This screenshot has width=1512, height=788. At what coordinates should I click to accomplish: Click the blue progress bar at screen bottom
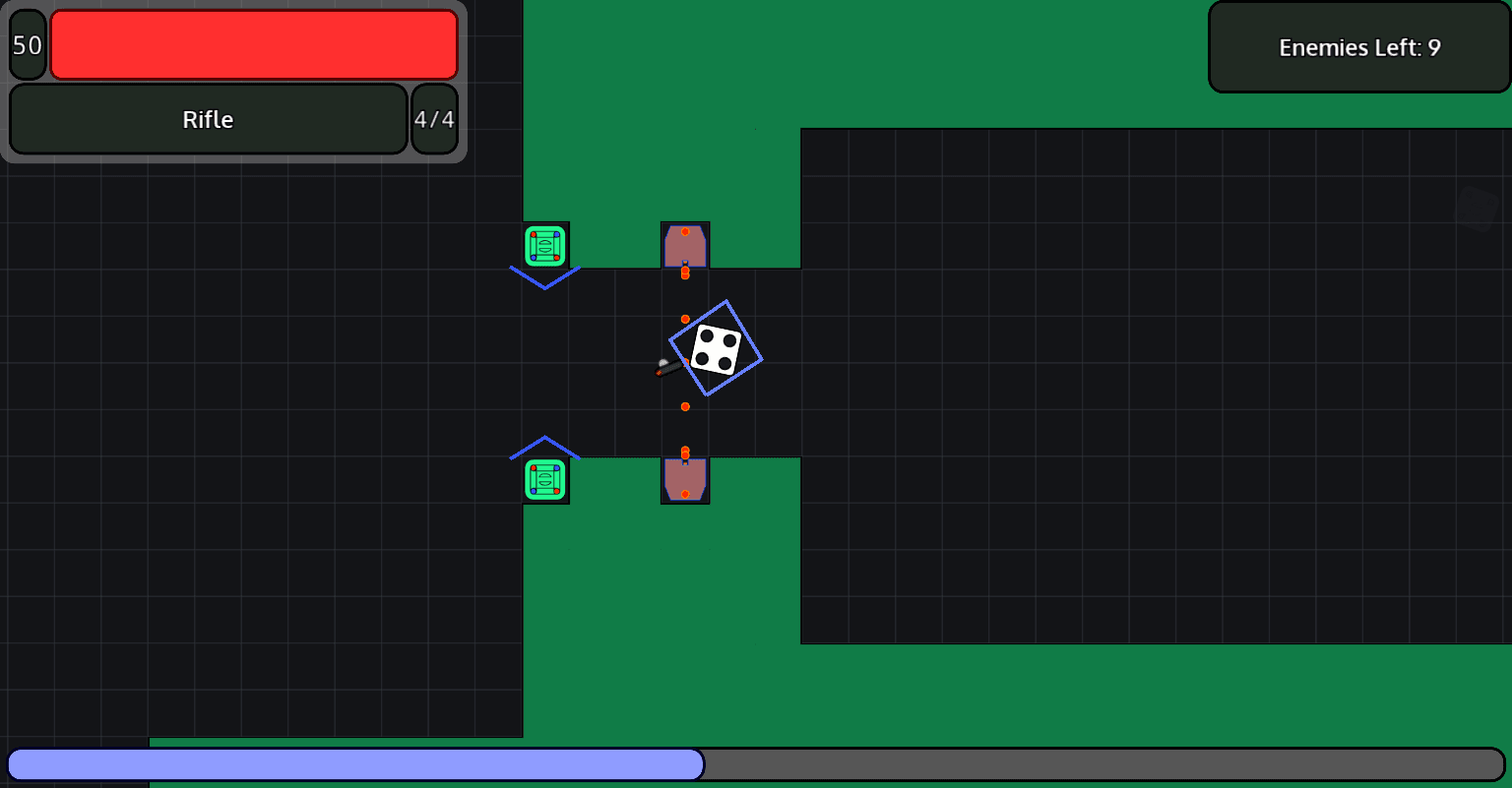click(354, 765)
